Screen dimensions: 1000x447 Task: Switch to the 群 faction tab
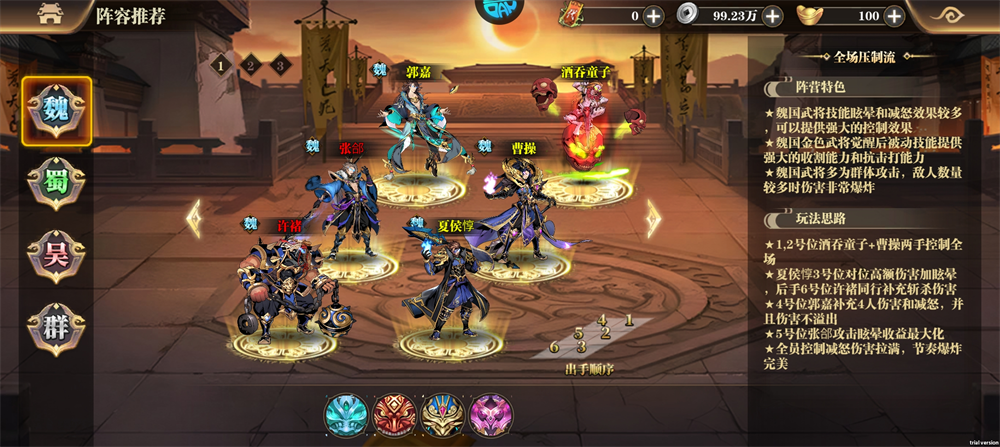[x=57, y=327]
